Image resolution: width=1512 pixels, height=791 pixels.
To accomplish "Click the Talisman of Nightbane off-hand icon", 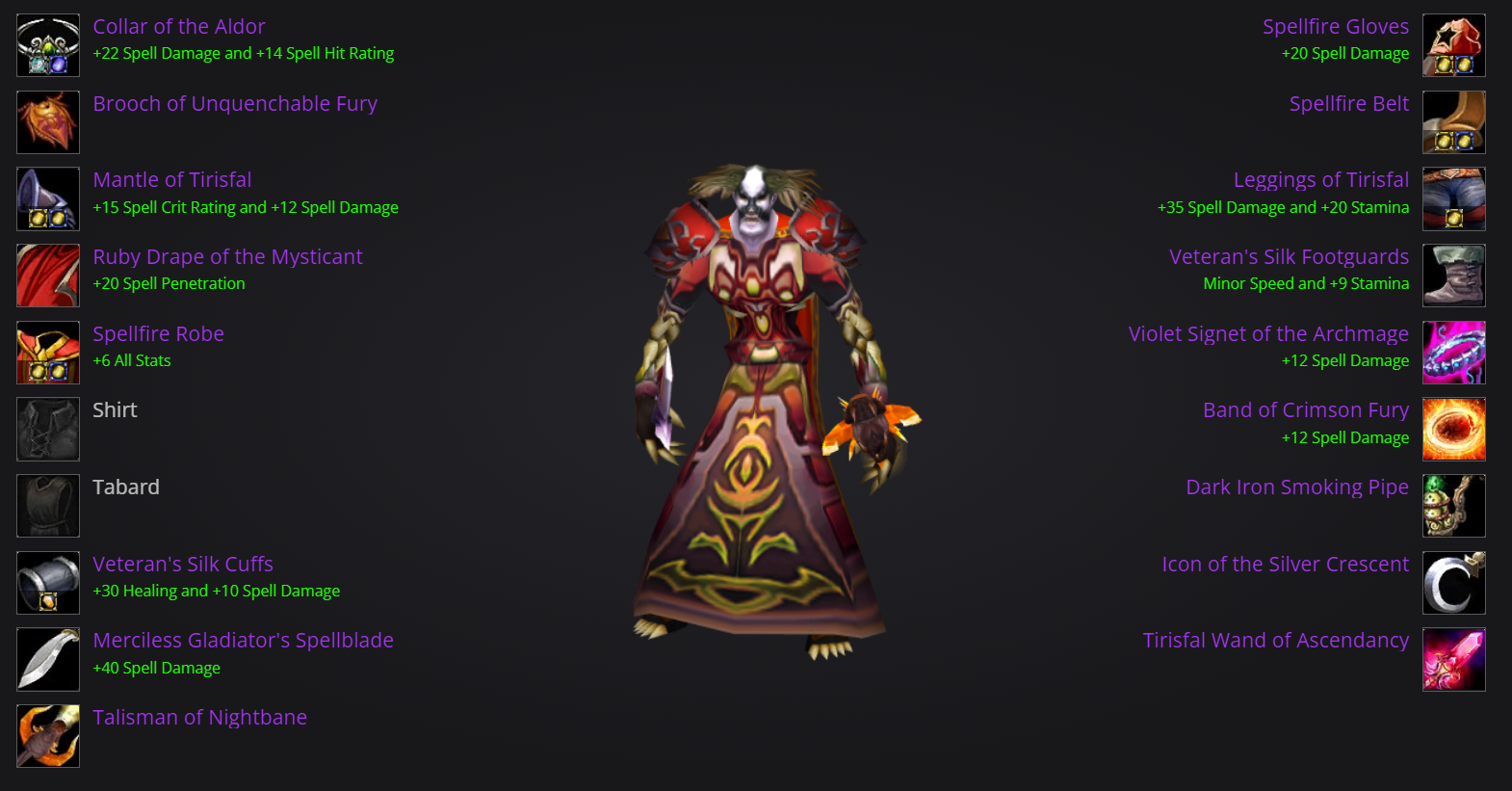I will click(x=47, y=736).
